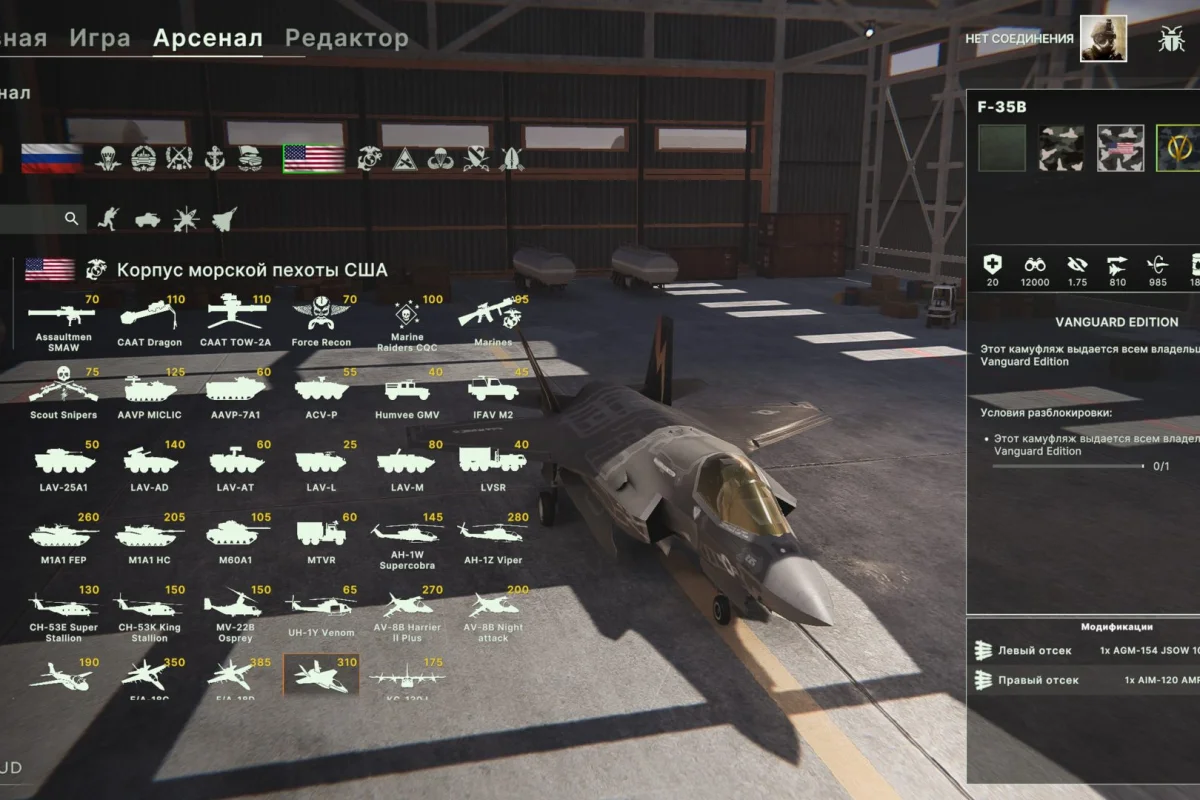Open the Редактор tab
The width and height of the screenshot is (1200, 800).
[x=347, y=39]
